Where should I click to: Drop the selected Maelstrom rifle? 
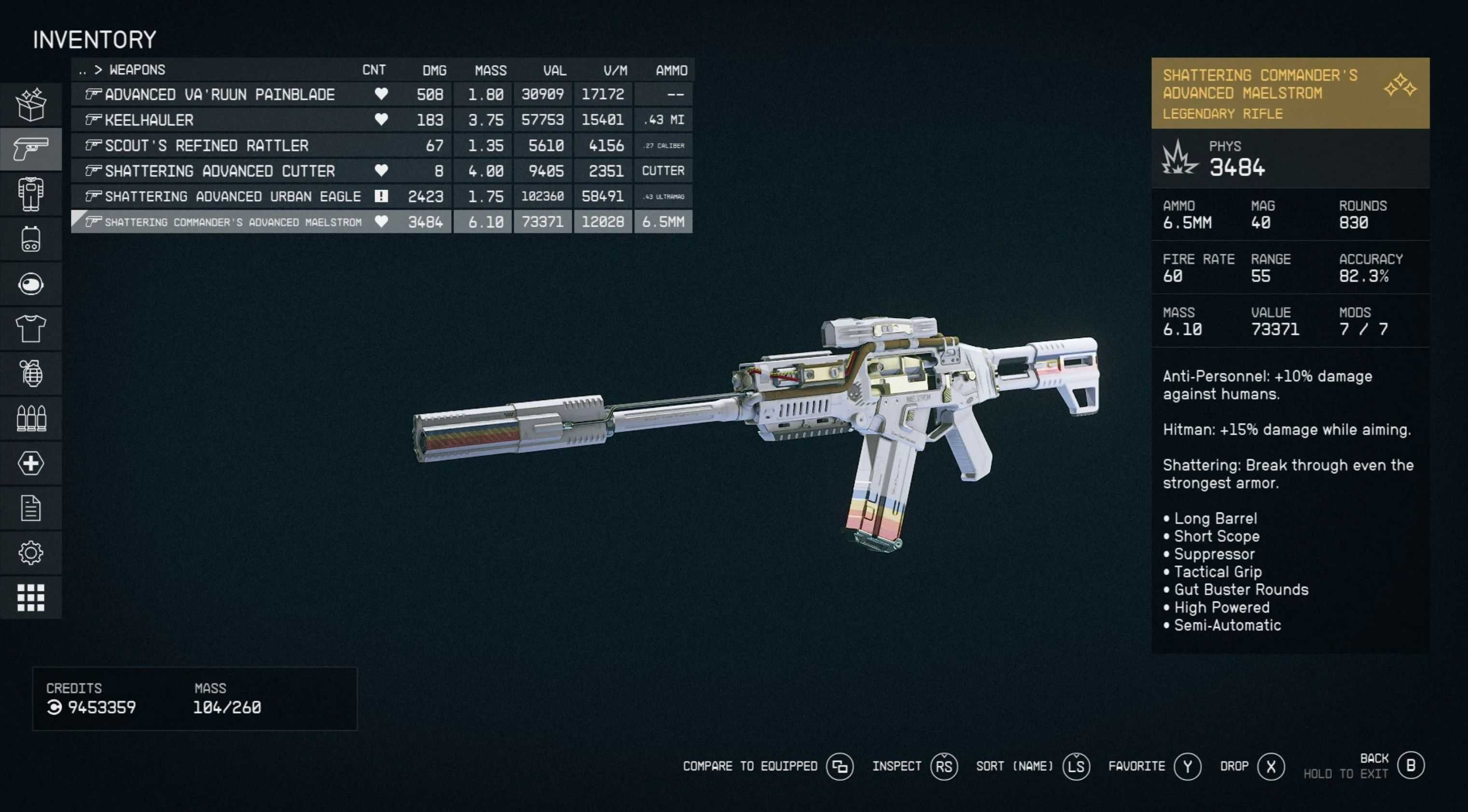tap(1234, 766)
